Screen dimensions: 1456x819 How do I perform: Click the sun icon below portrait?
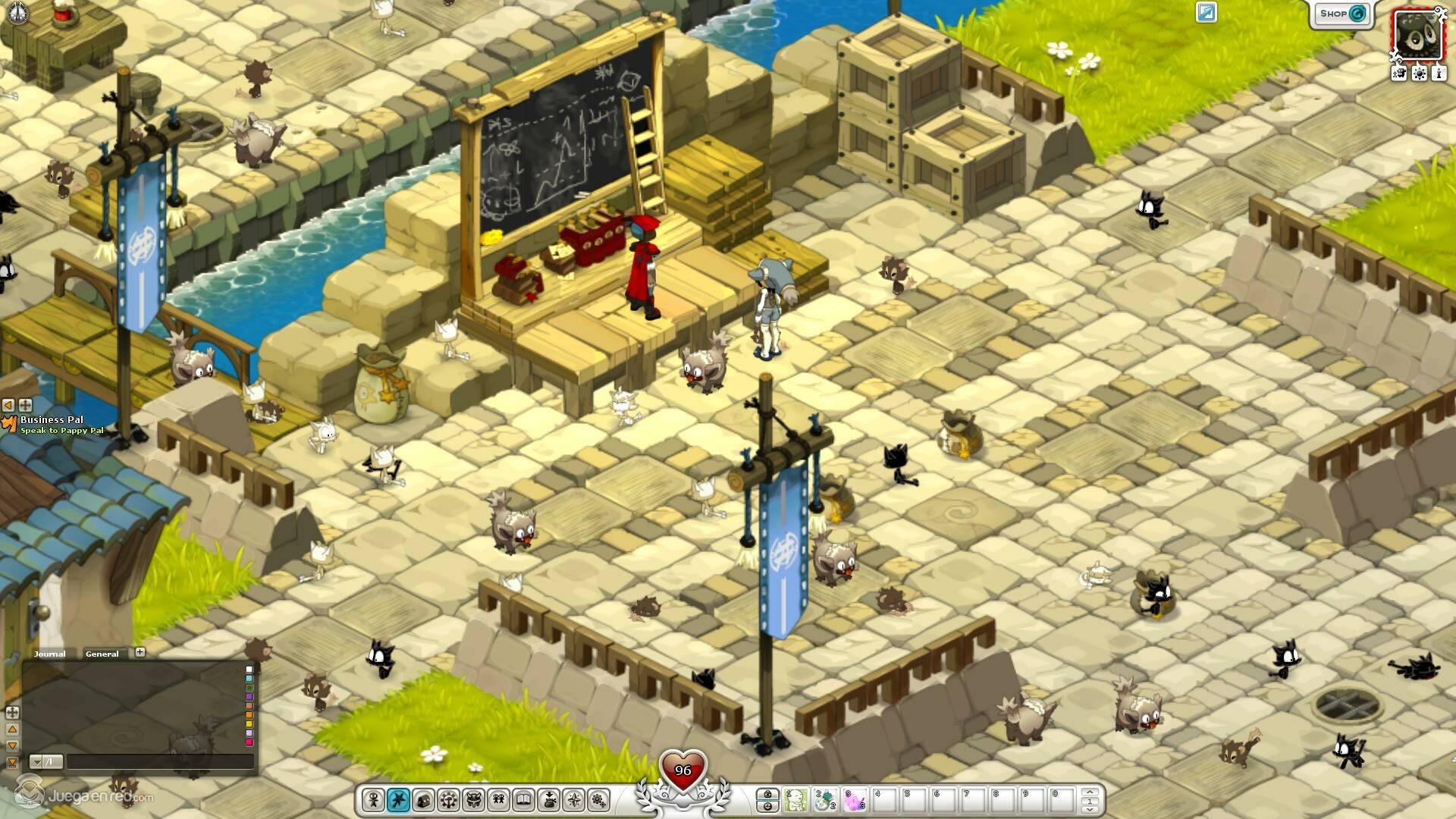point(1420,74)
